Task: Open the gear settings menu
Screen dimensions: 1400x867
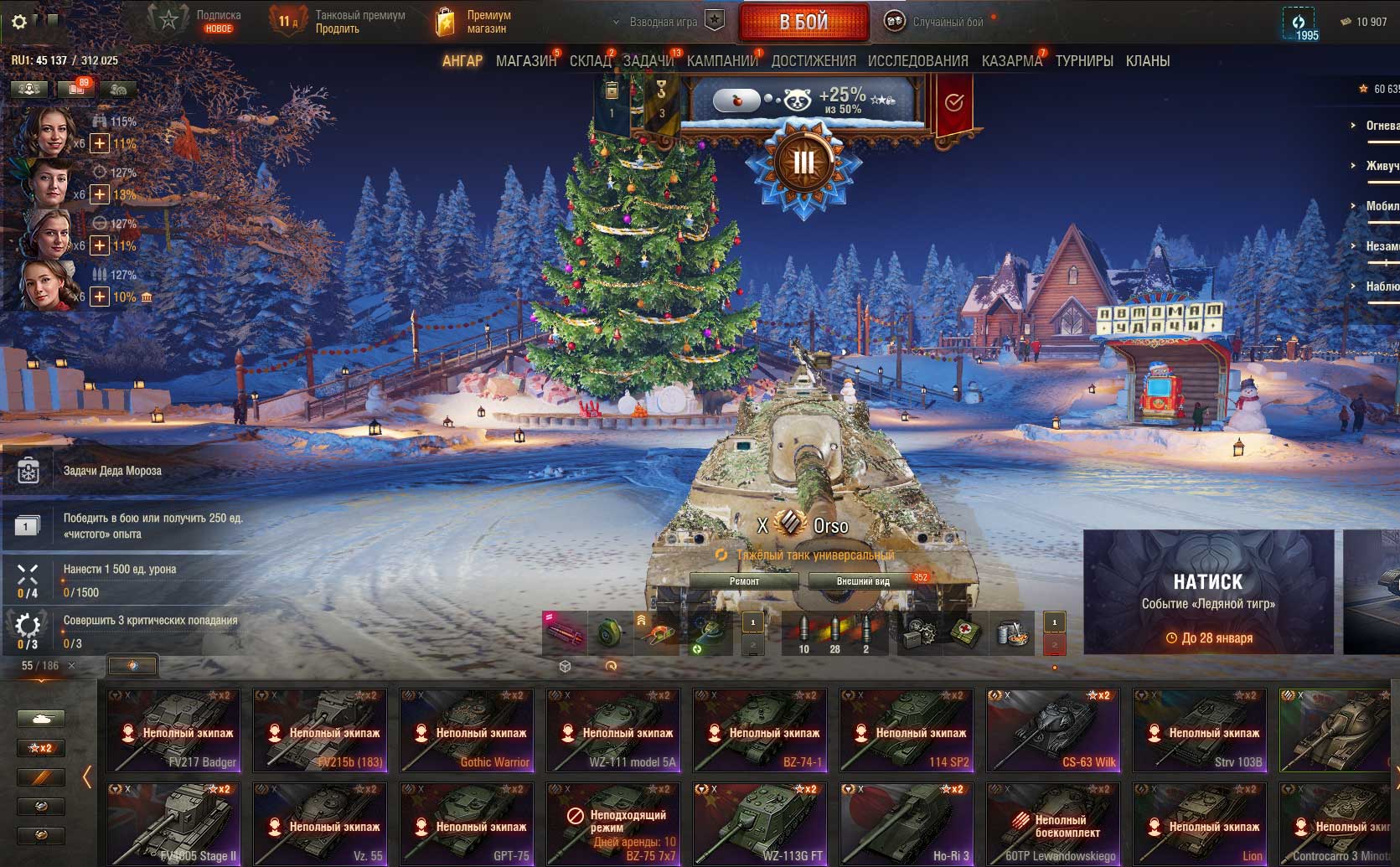Action: pyautogui.click(x=19, y=22)
